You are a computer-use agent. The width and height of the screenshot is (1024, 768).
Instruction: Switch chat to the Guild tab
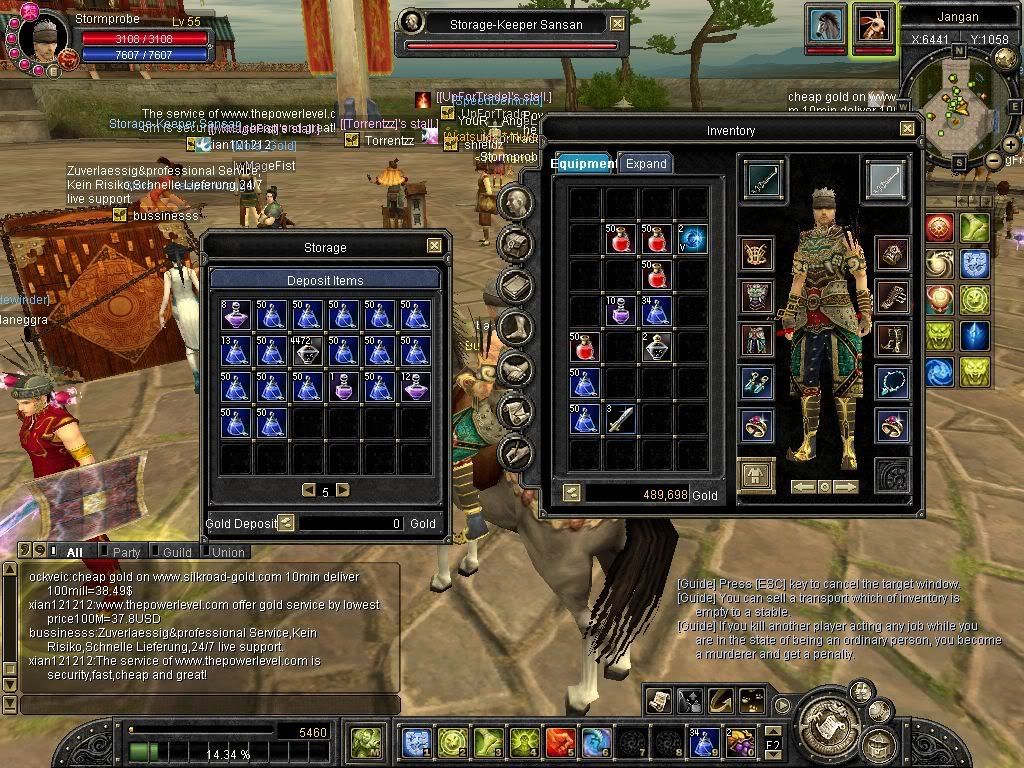coord(177,552)
